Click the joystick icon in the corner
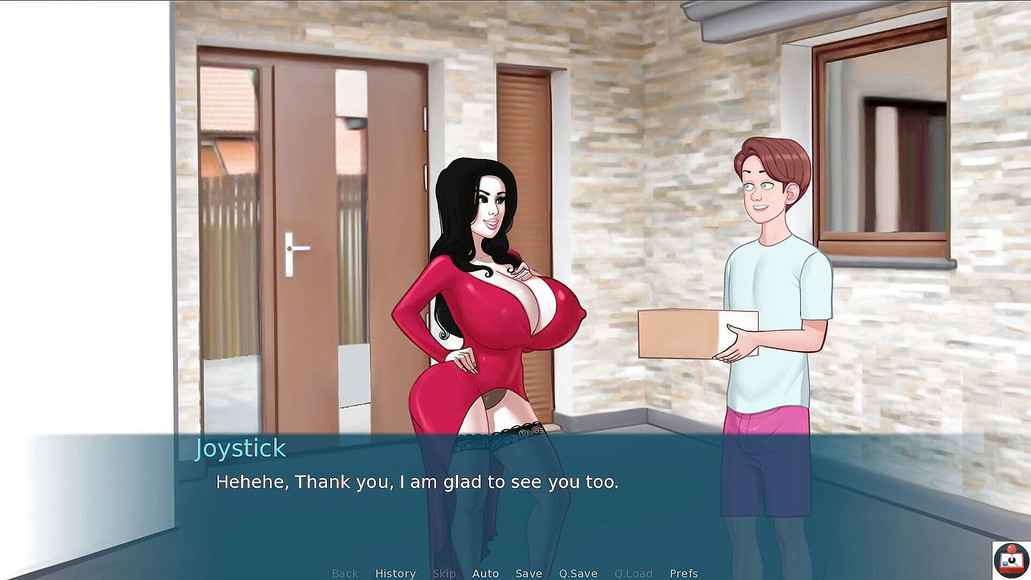 (x=1010, y=559)
